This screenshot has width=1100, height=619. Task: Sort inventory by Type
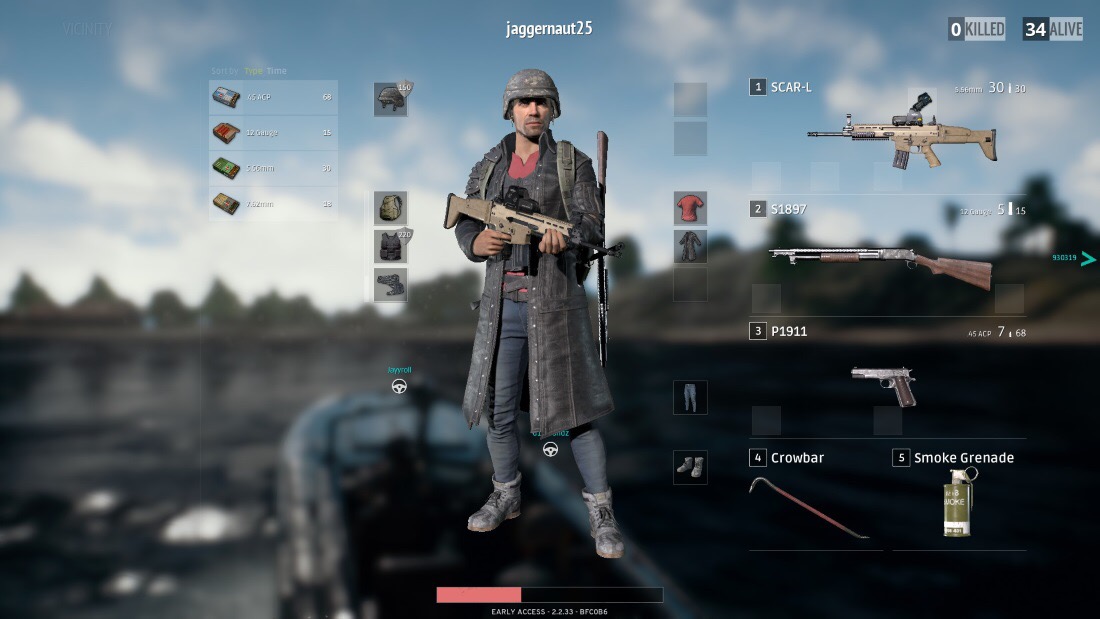[x=254, y=71]
